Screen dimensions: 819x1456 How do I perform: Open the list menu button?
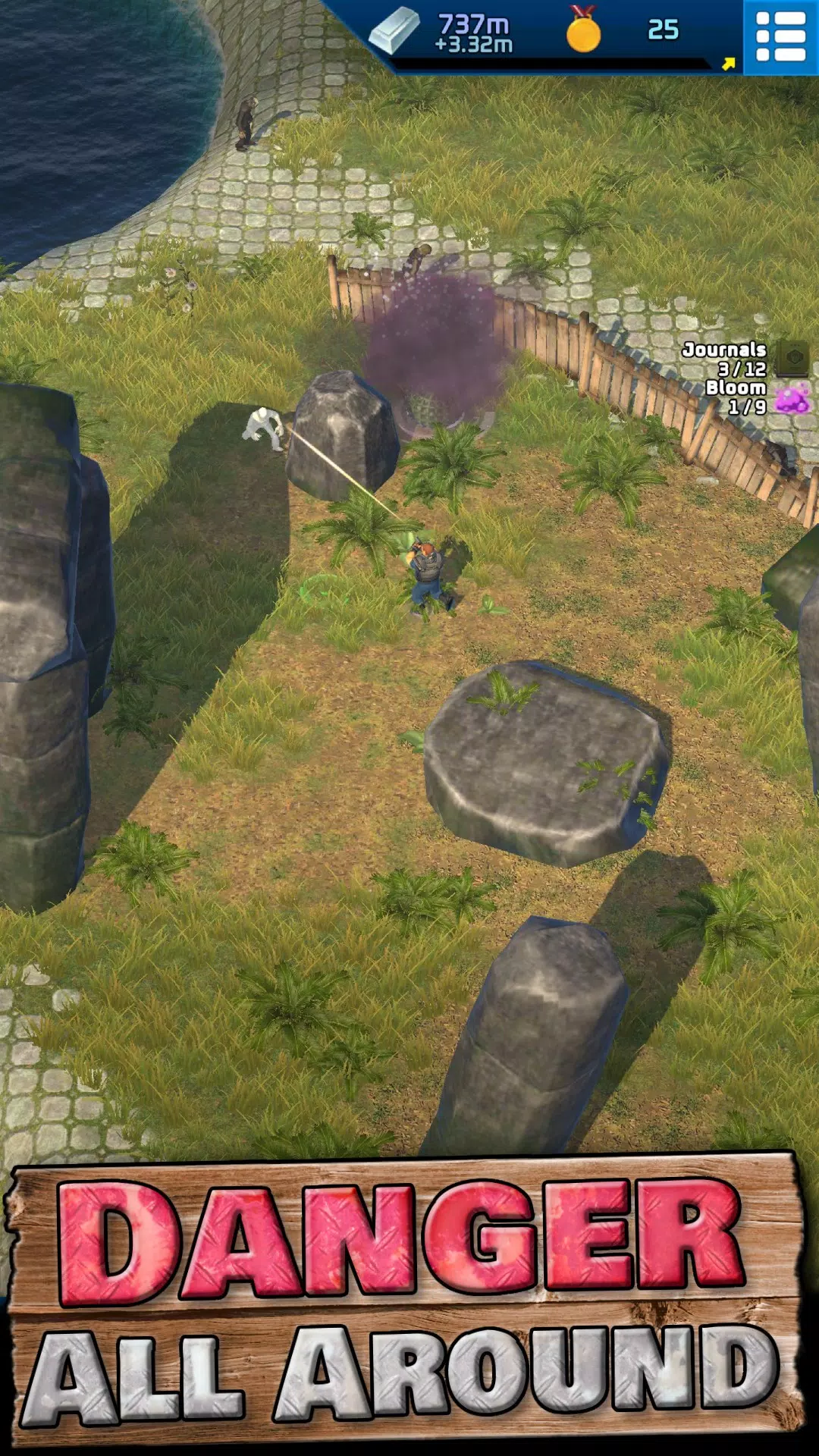(780, 36)
